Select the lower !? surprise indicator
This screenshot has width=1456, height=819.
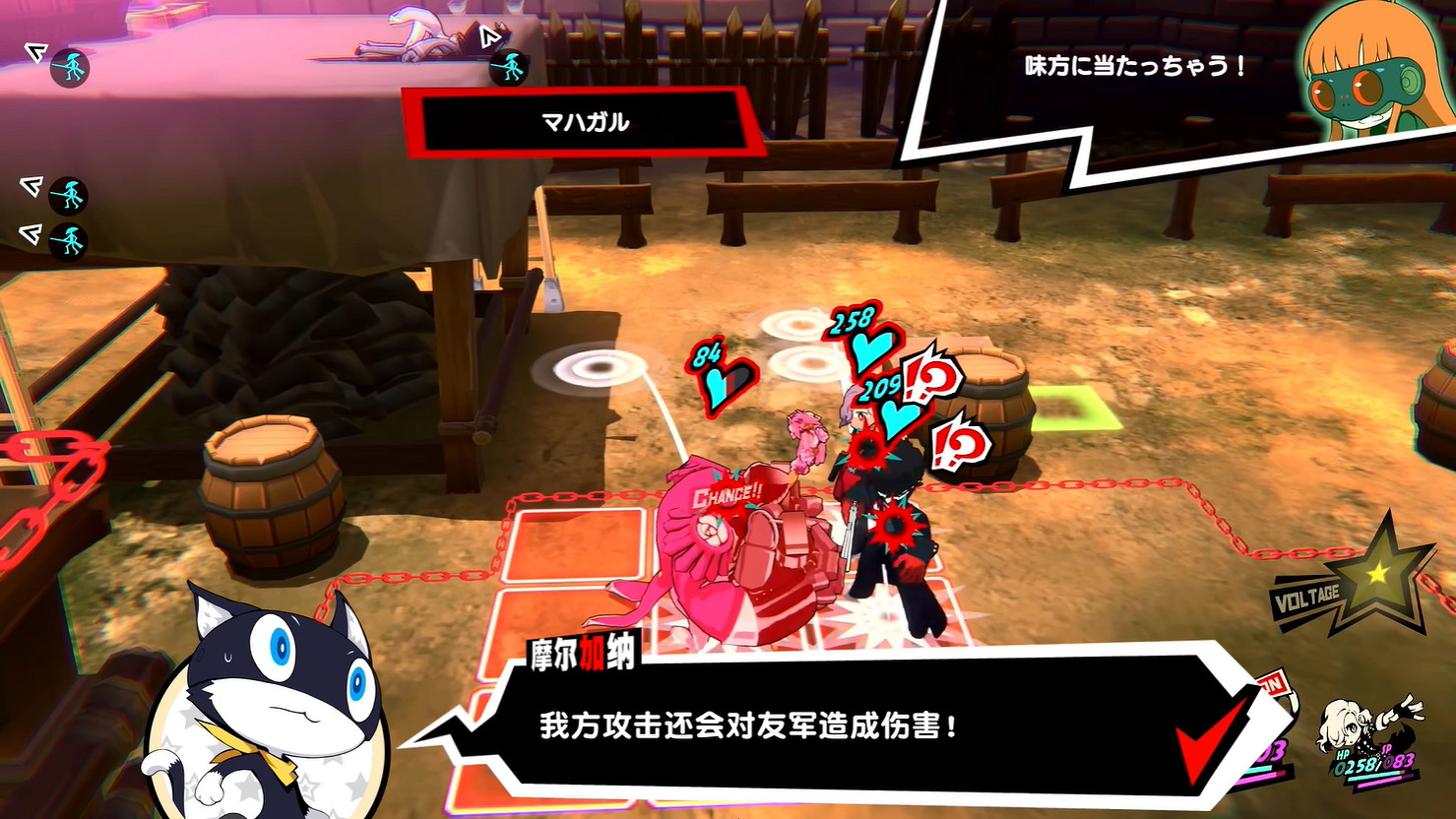(x=961, y=442)
